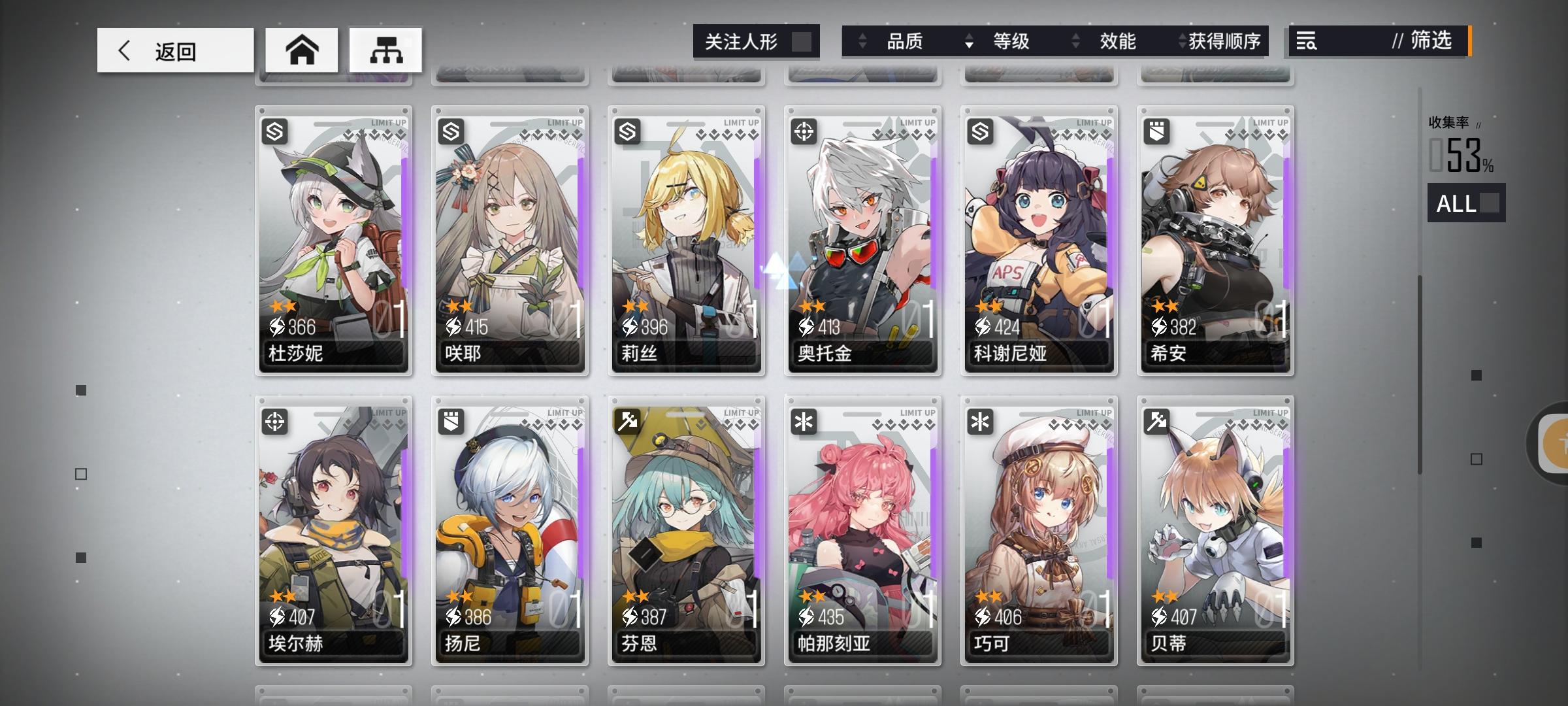Click the sort list icon left of 筛选
This screenshot has width=1568, height=706.
tap(1305, 42)
